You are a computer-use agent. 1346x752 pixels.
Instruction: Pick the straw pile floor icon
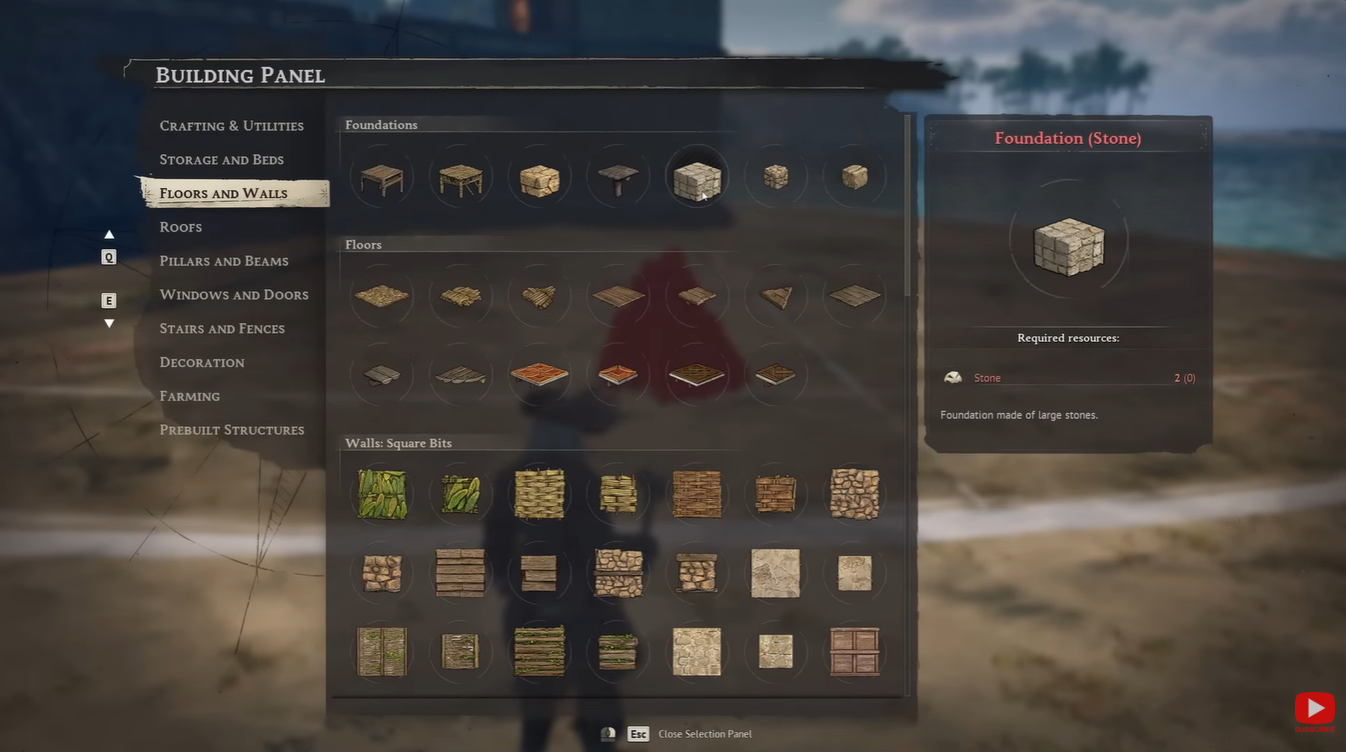point(381,295)
